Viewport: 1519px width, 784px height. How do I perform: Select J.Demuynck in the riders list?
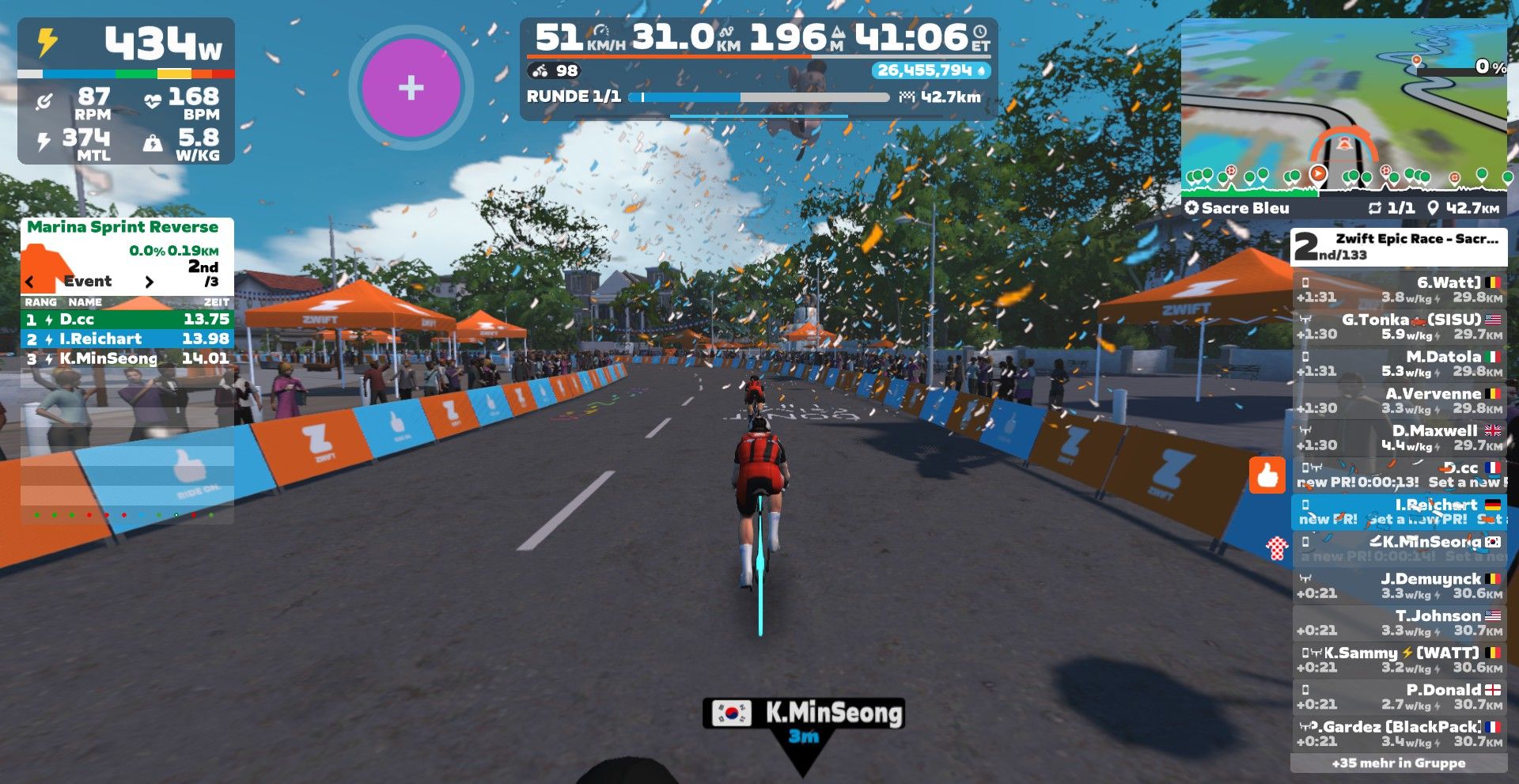(x=1399, y=586)
